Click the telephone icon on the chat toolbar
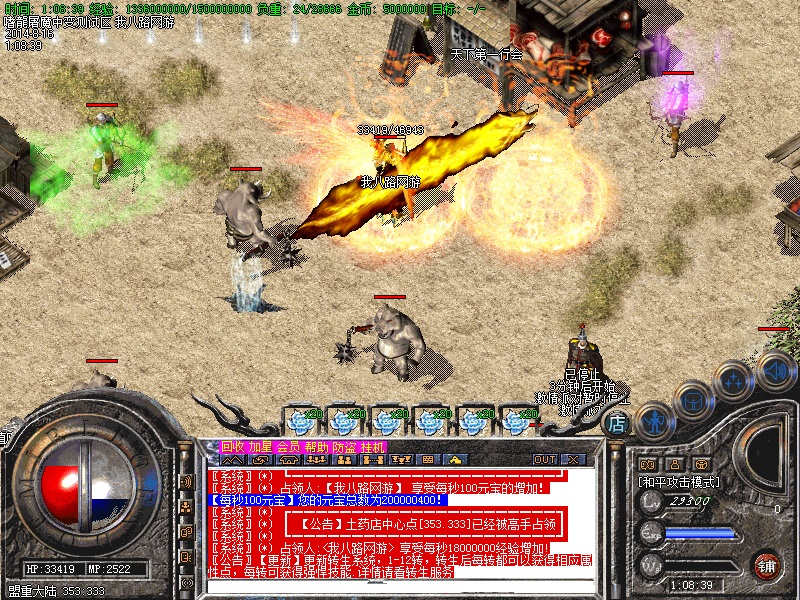The image size is (800, 600). point(289,459)
